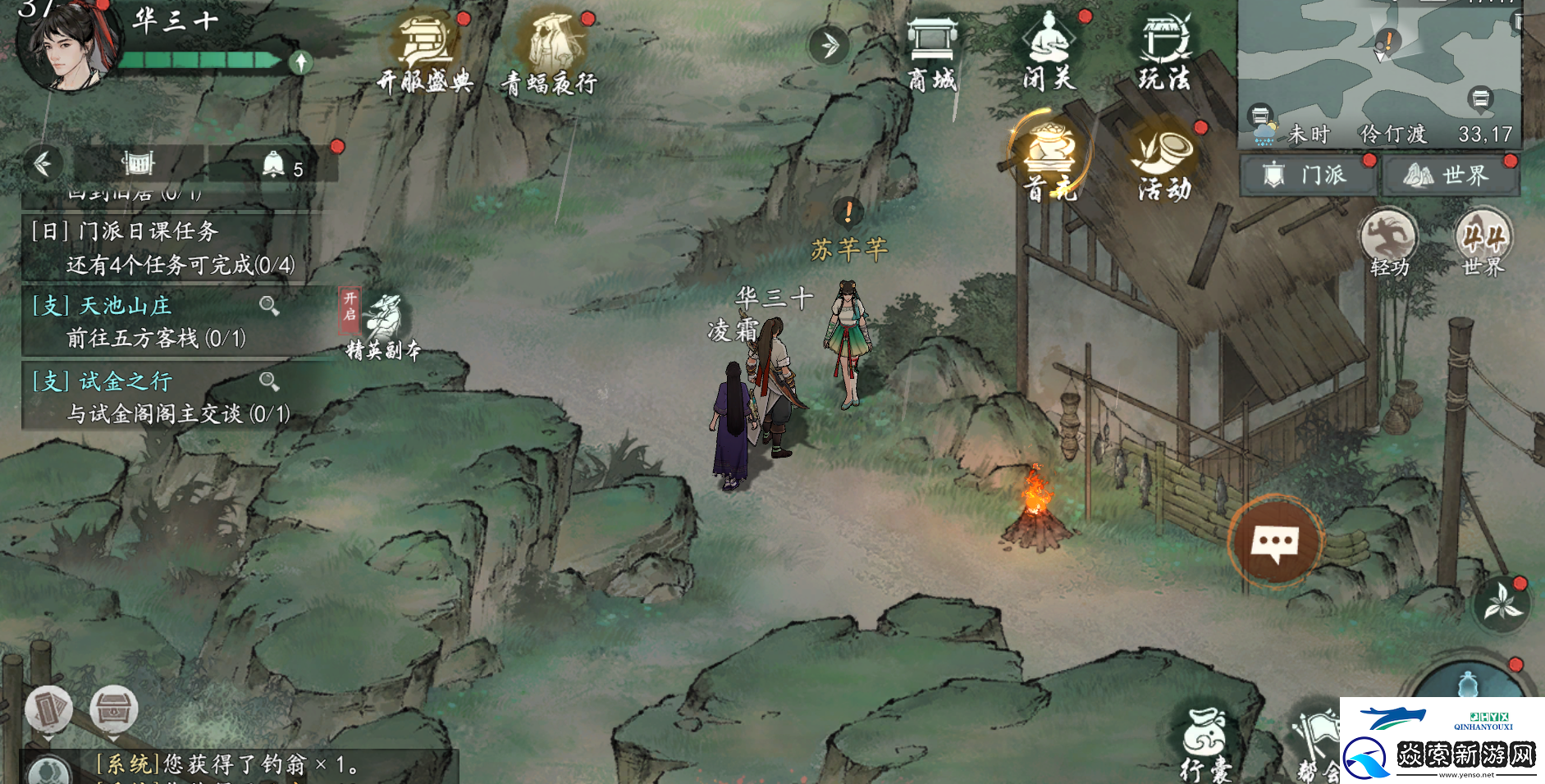Switch to the 门派 channel tab

[1309, 175]
